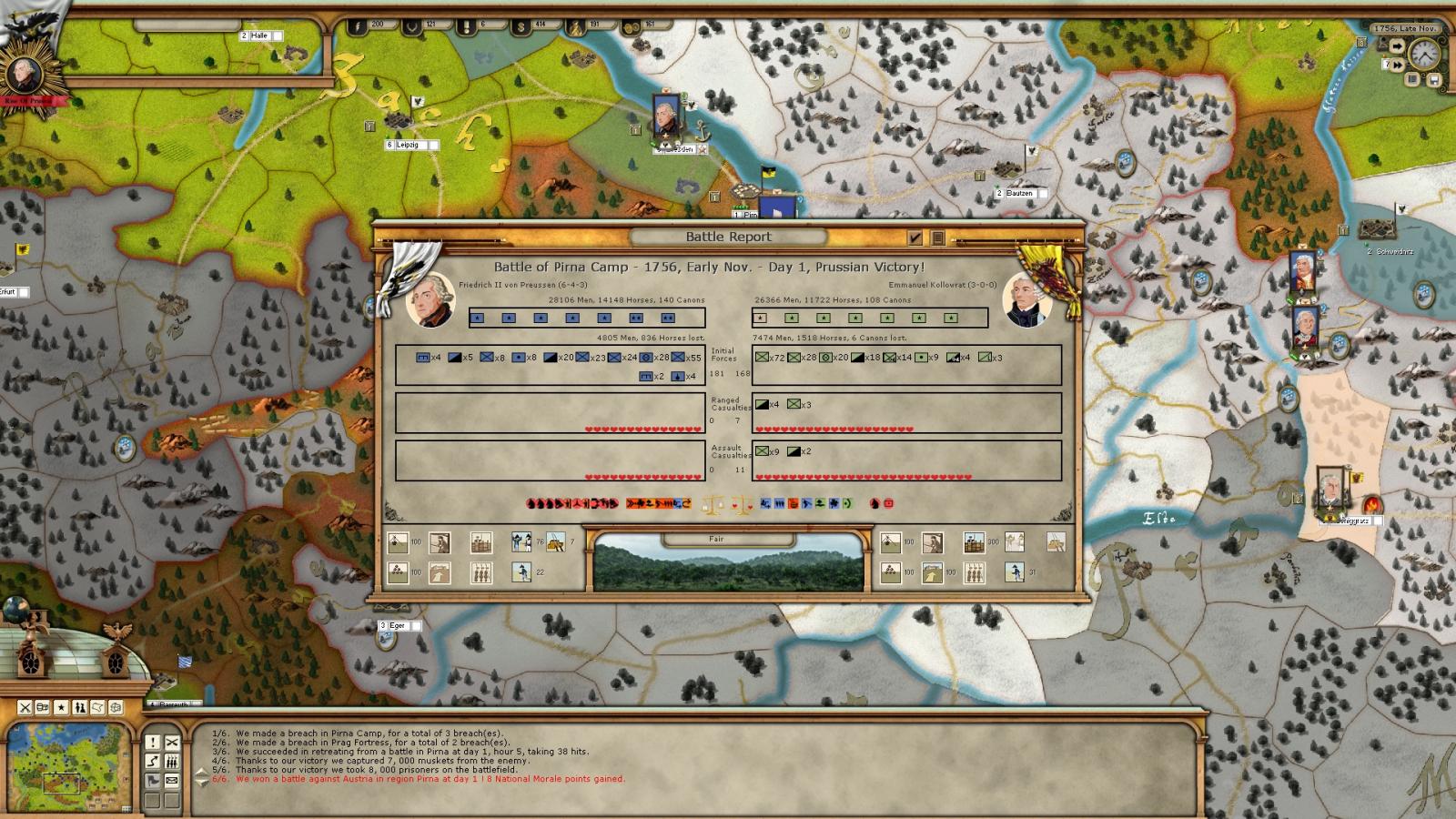The image size is (1456, 819).
Task: Select Emmanuel Kollowrat portrait in the report
Action: [x=1026, y=300]
